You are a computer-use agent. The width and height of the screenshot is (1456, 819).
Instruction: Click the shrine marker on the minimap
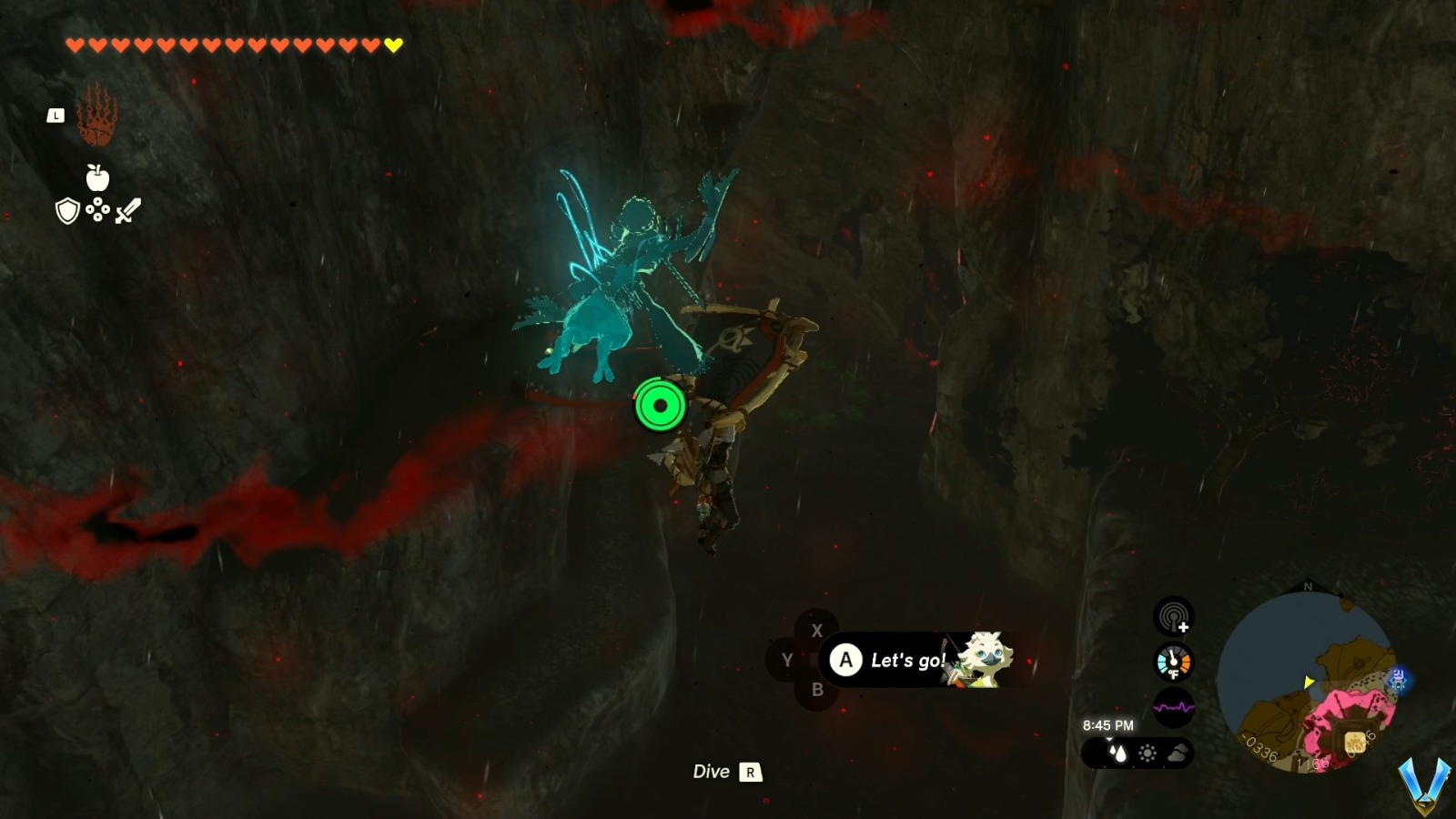click(1398, 680)
